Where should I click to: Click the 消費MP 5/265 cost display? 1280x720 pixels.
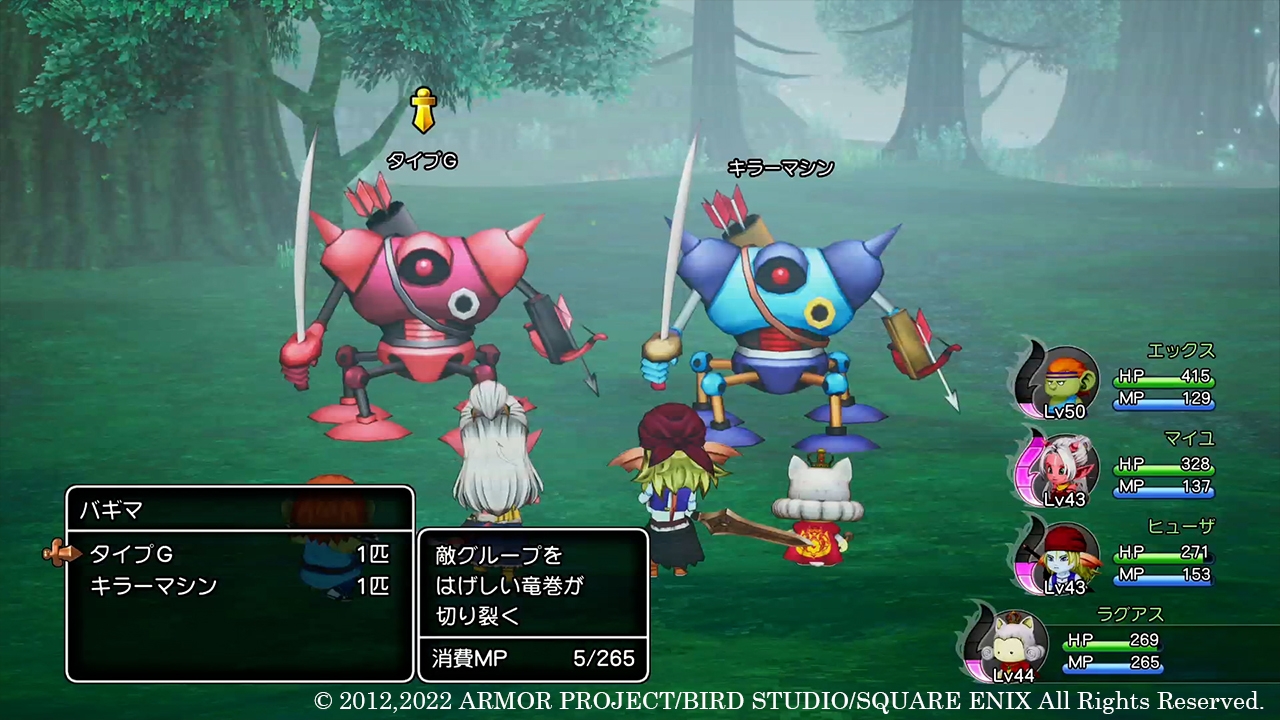coord(530,660)
